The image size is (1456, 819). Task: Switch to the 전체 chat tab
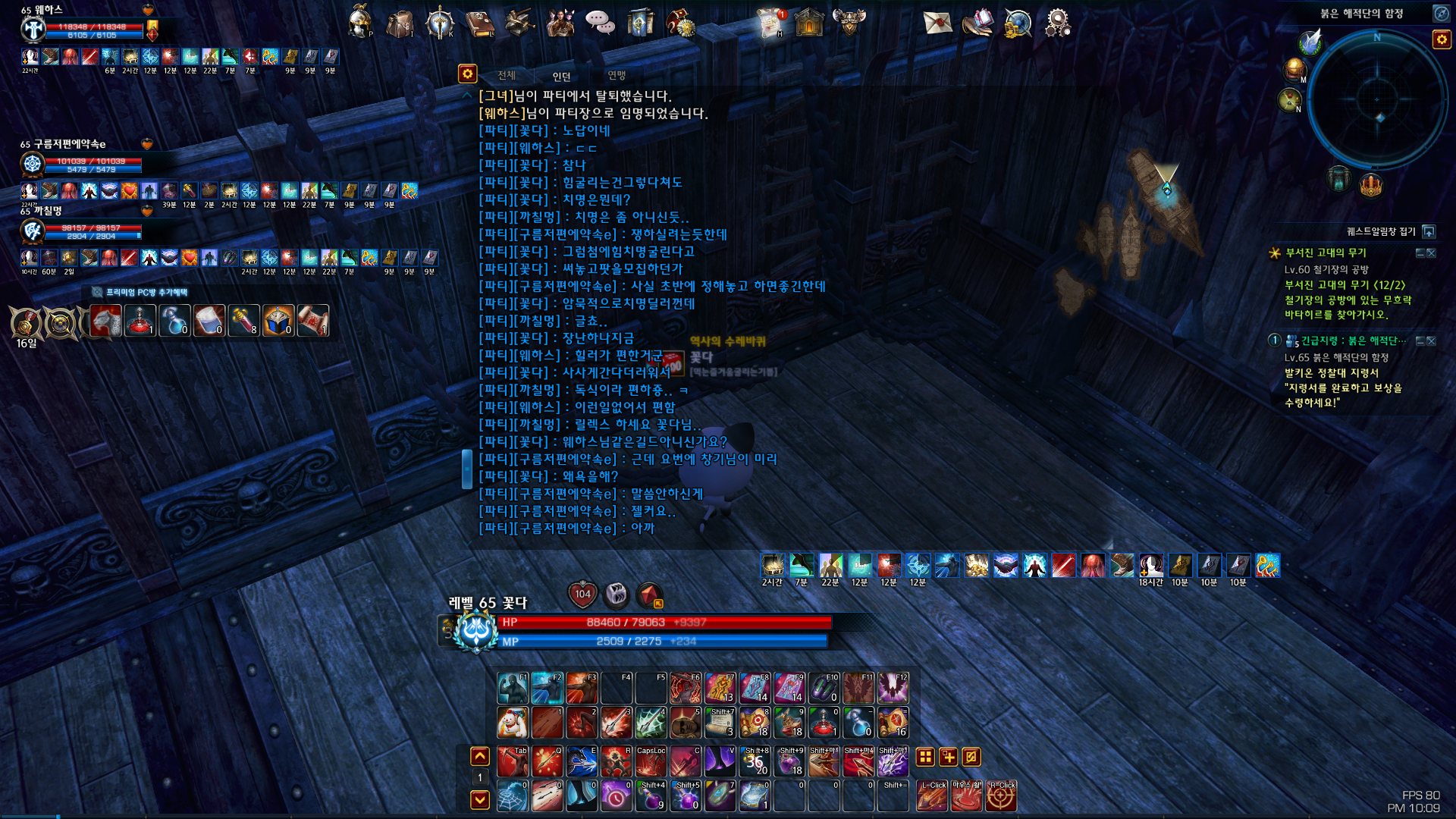point(507,75)
